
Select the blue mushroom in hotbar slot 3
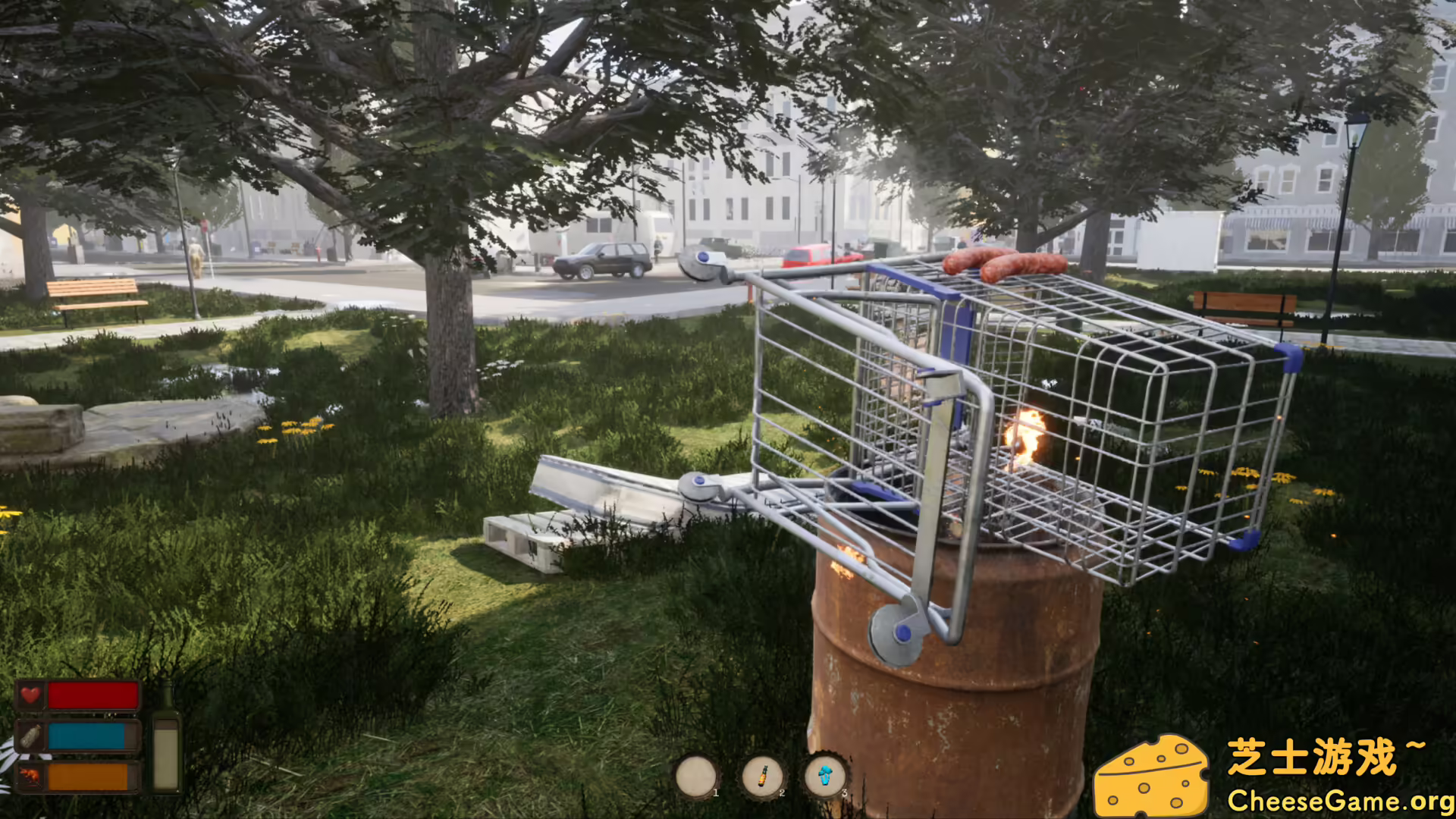pyautogui.click(x=826, y=773)
